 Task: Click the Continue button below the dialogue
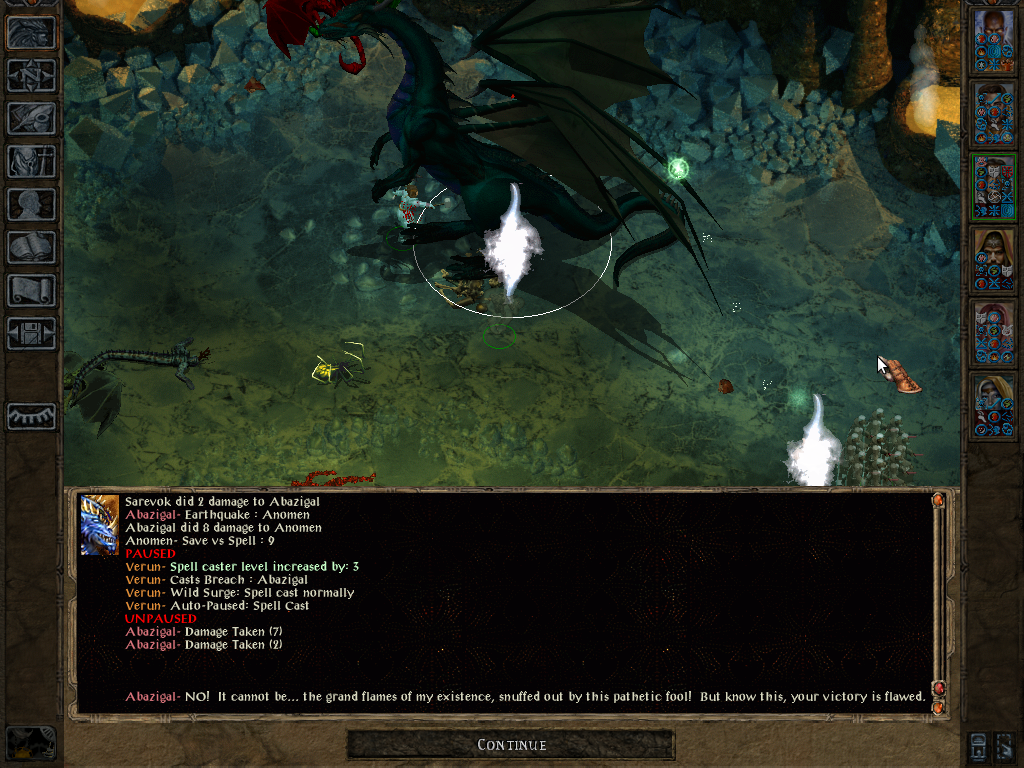click(x=511, y=745)
